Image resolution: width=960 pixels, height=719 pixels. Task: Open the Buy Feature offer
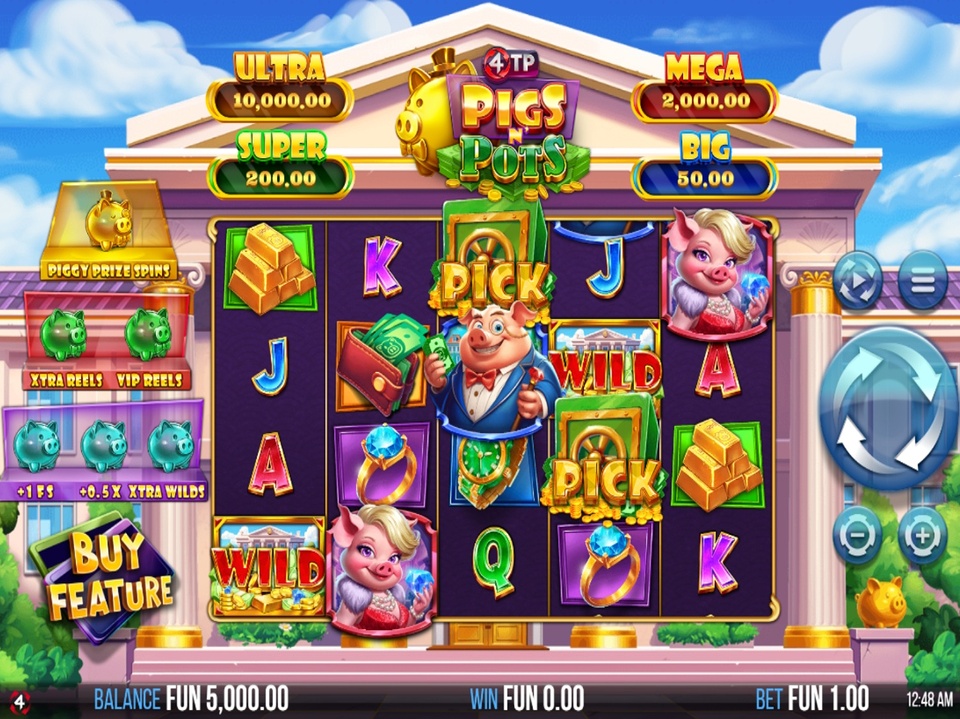point(101,575)
